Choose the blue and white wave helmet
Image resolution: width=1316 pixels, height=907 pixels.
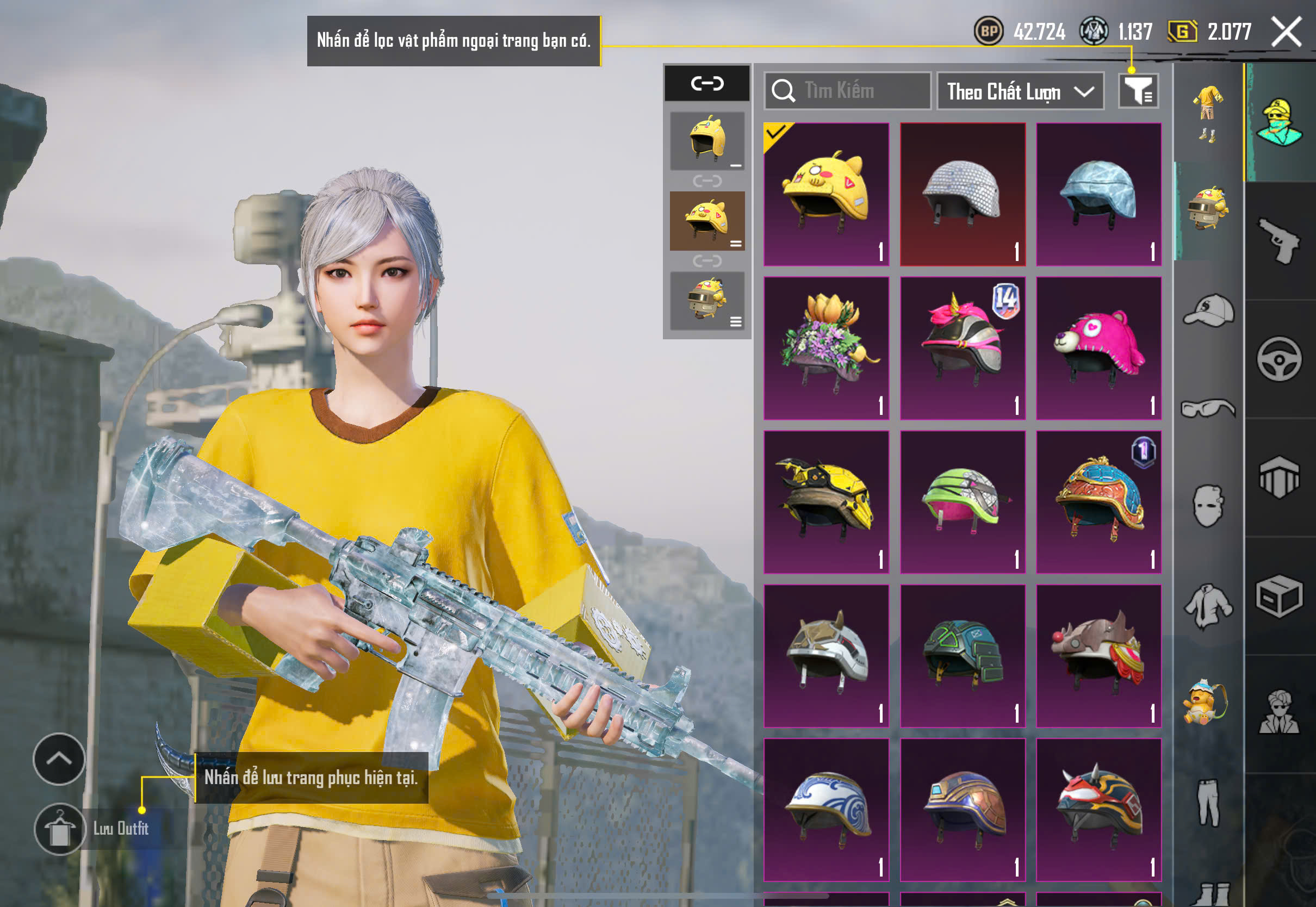click(x=826, y=810)
